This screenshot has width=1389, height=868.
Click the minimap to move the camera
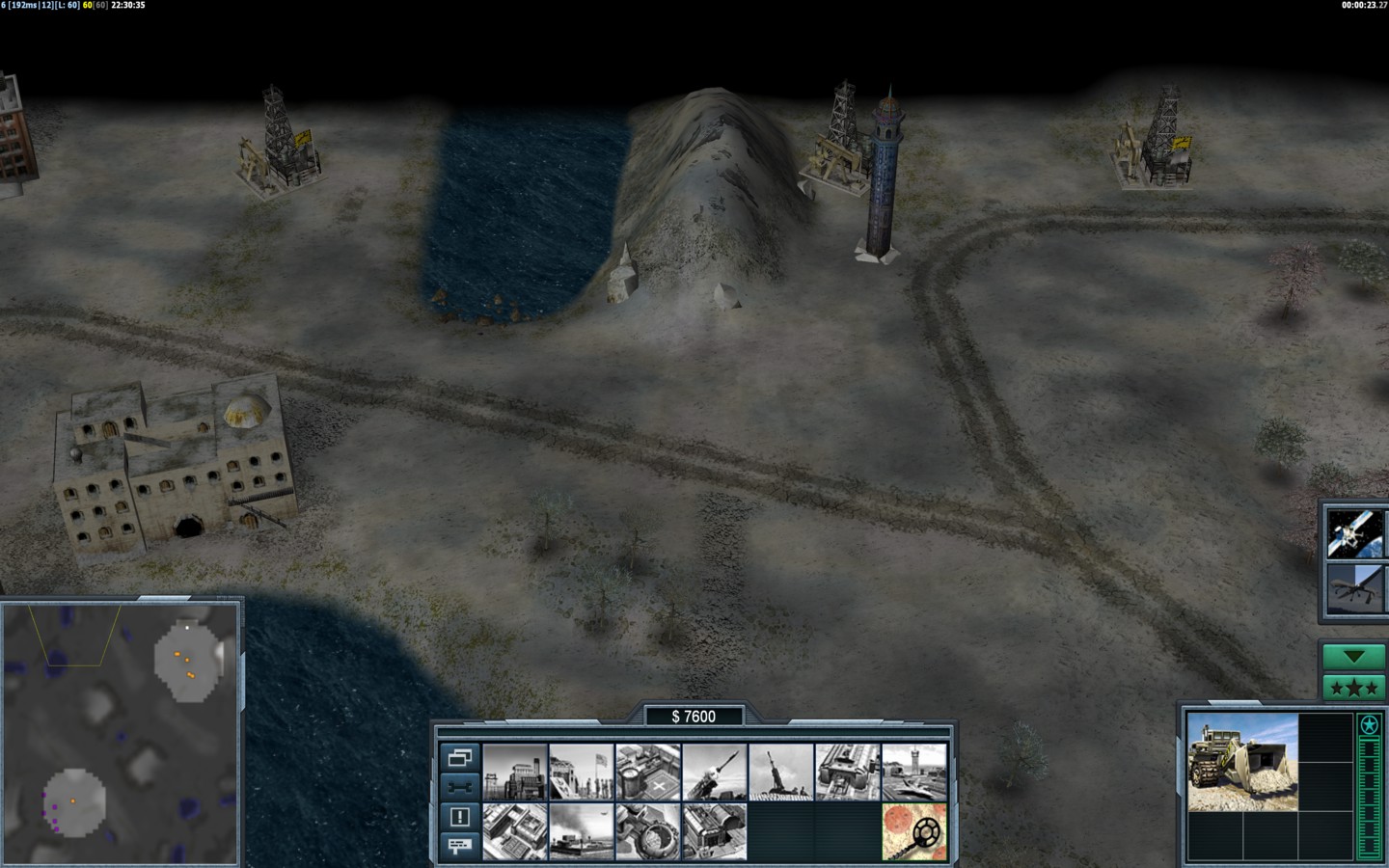(x=121, y=733)
